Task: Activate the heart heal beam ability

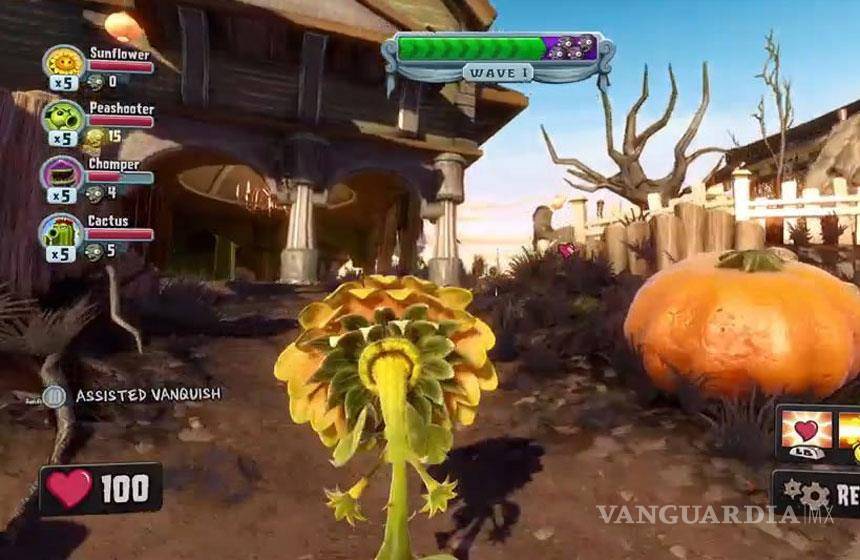Action: point(805,431)
